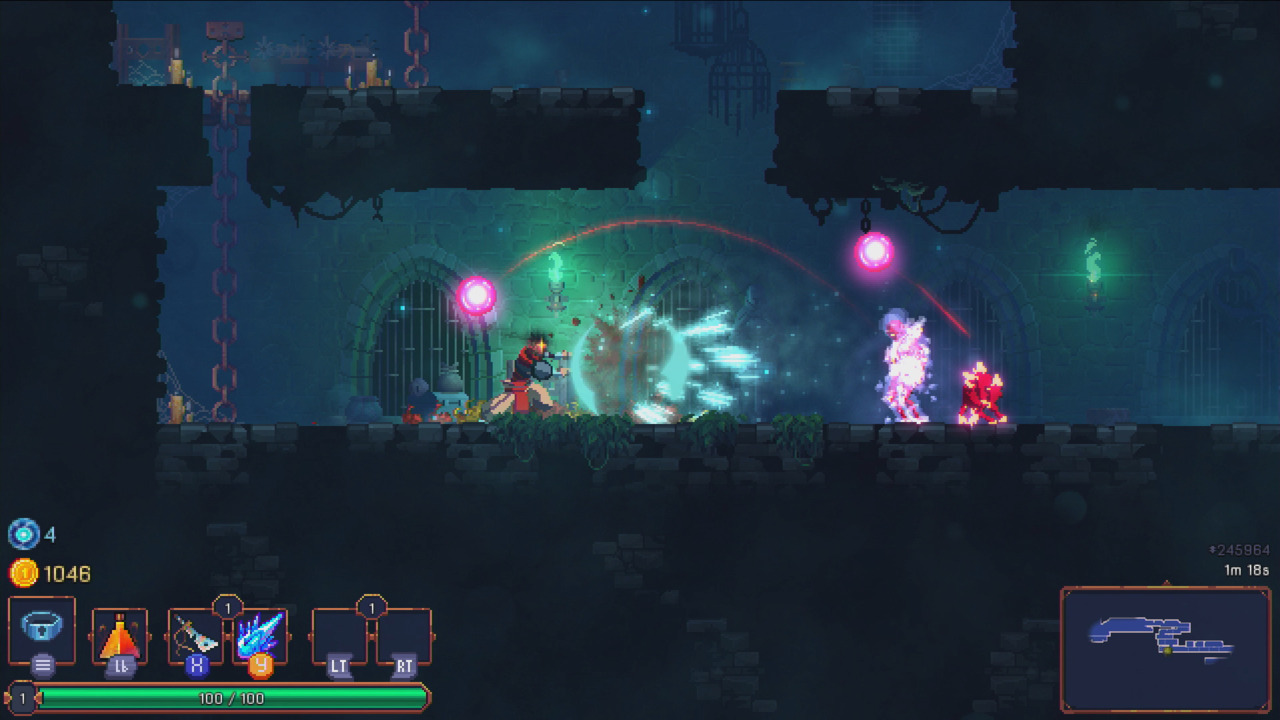Screen dimensions: 1280x720
Task: Click the level 1 badge beside the health bar
Action: click(23, 697)
